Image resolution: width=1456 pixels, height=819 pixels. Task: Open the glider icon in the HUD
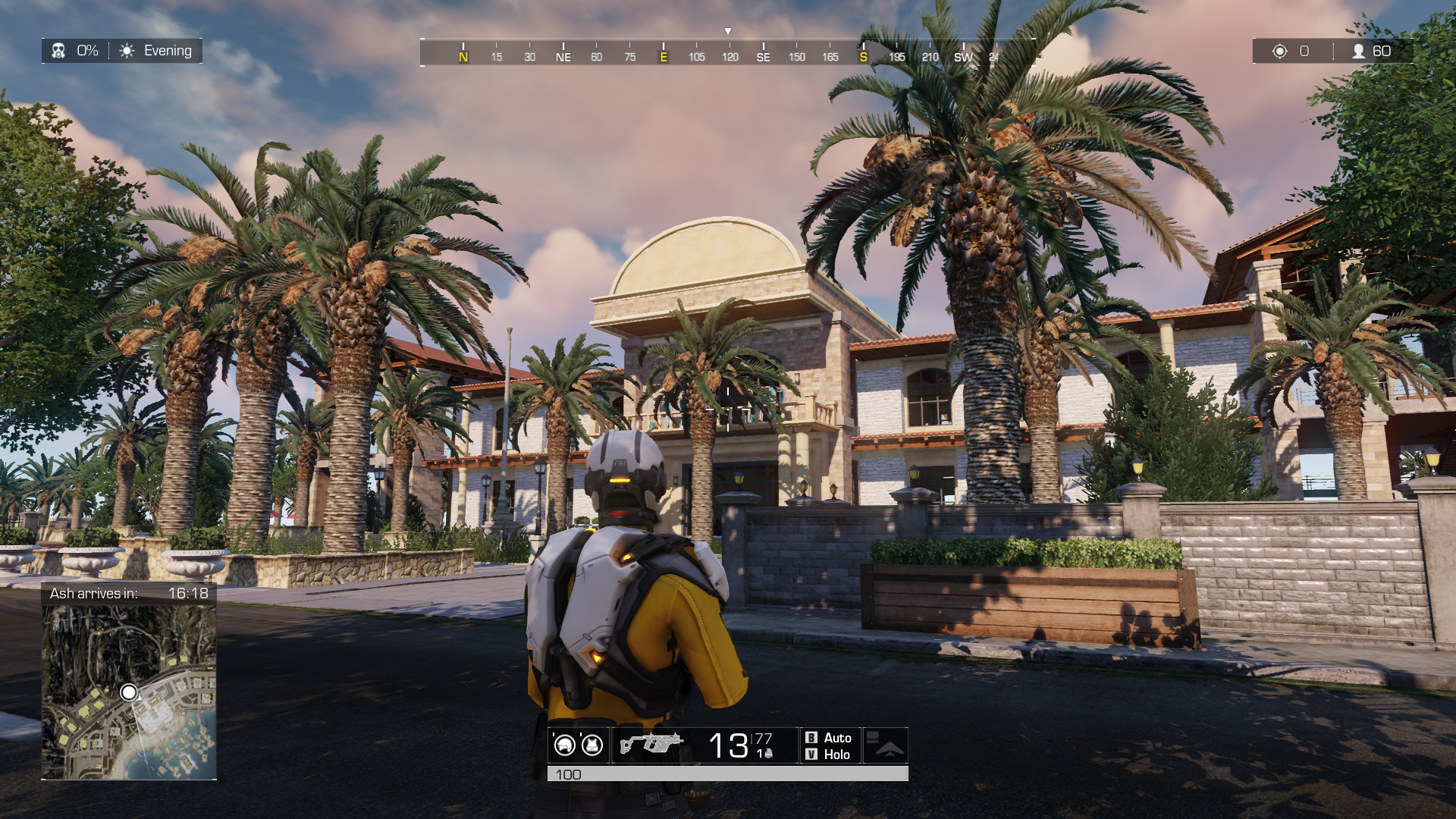(890, 751)
